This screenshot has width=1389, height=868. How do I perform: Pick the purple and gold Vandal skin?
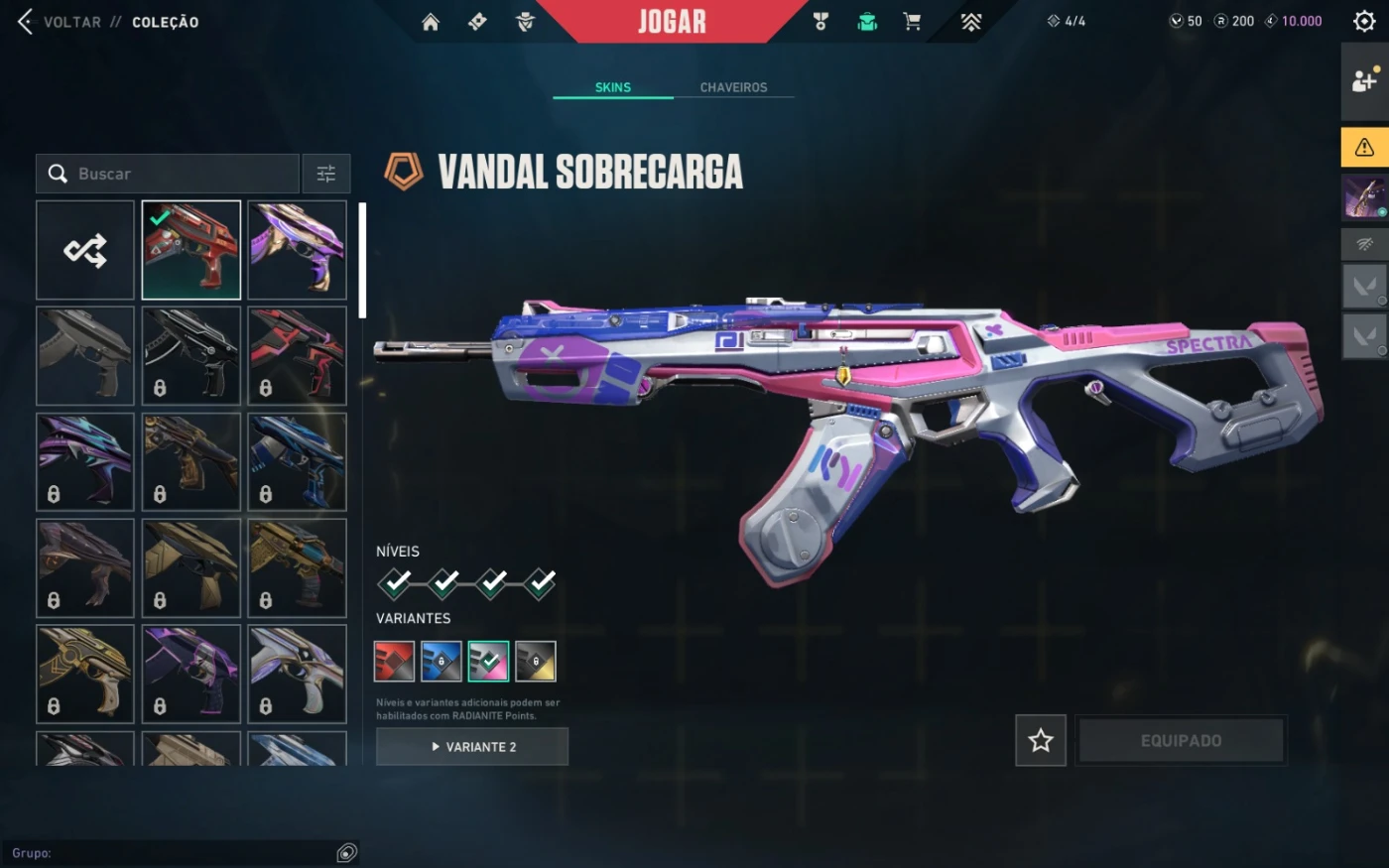click(x=297, y=250)
